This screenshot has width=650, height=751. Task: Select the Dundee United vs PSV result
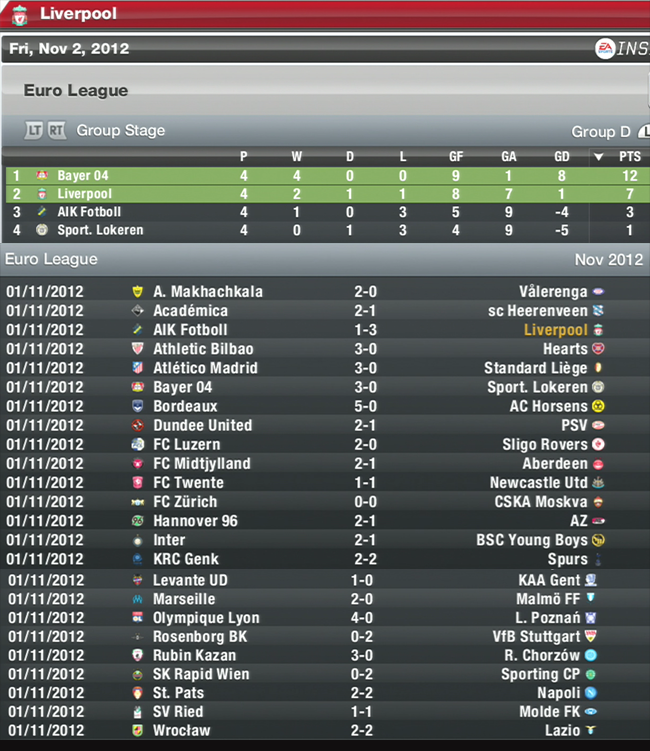tap(364, 426)
